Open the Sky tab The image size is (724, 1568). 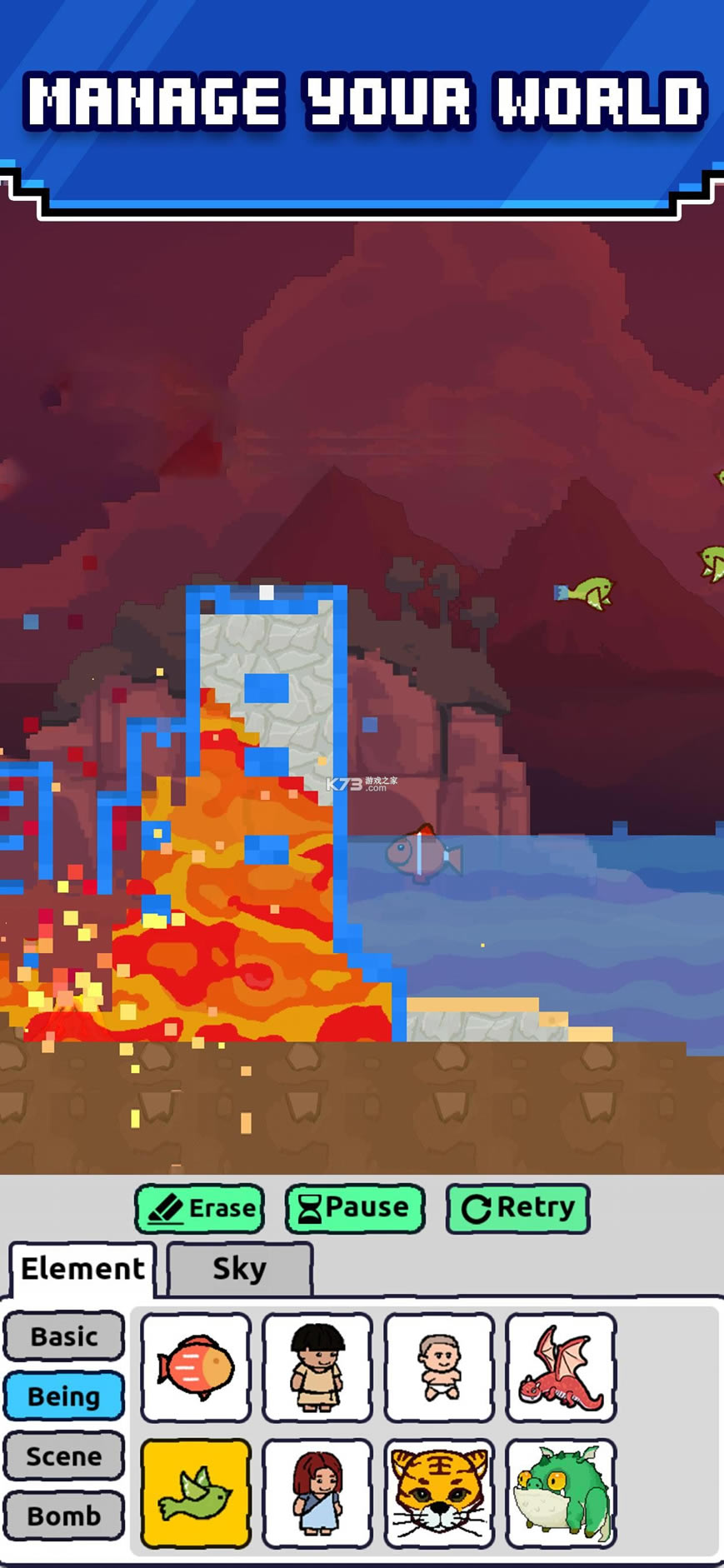[x=239, y=1269]
